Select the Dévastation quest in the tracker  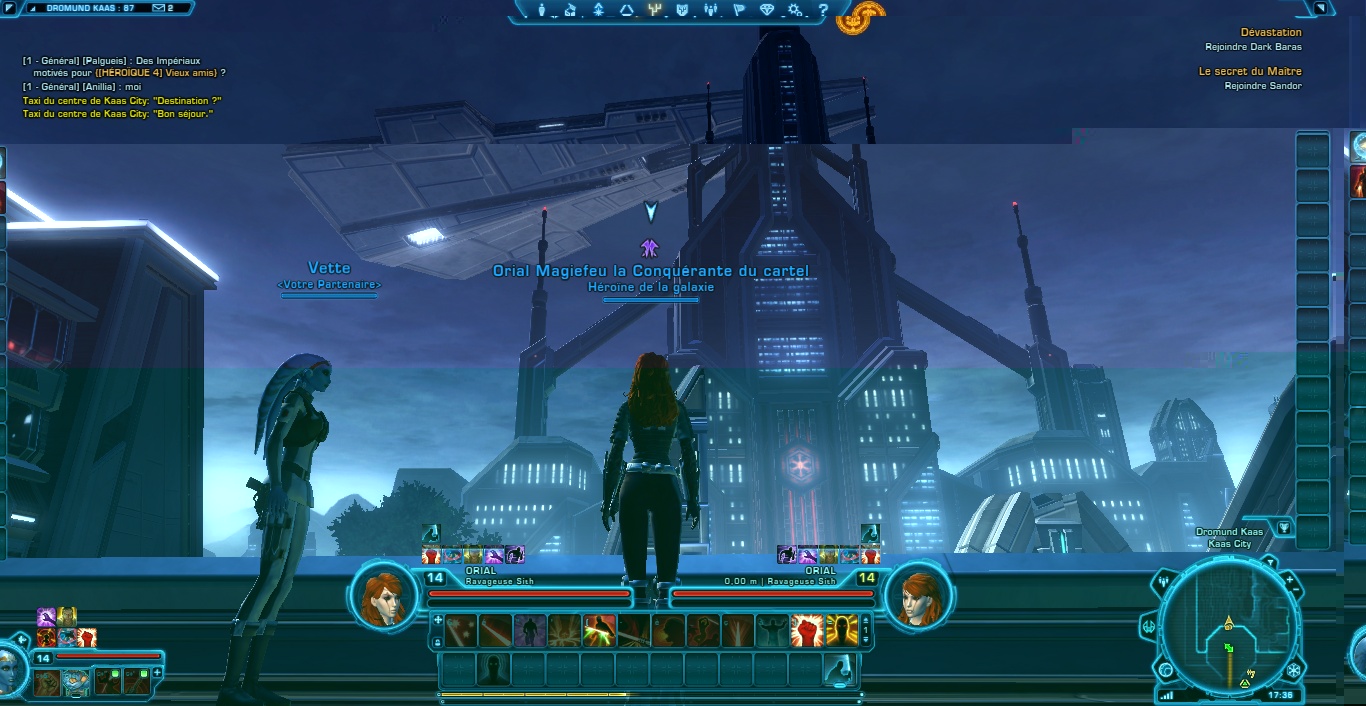point(1271,32)
